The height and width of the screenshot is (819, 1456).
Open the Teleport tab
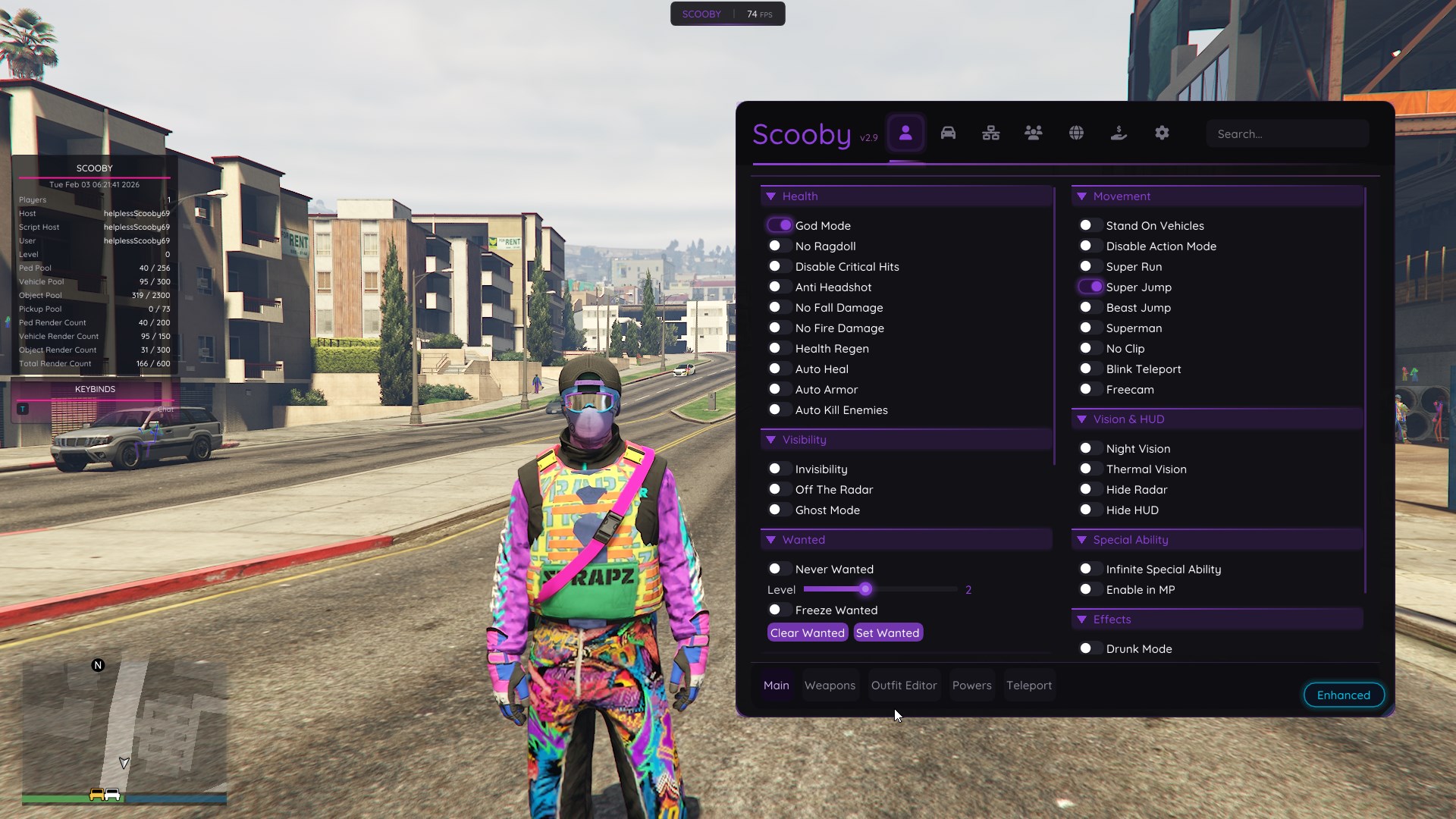click(1029, 685)
